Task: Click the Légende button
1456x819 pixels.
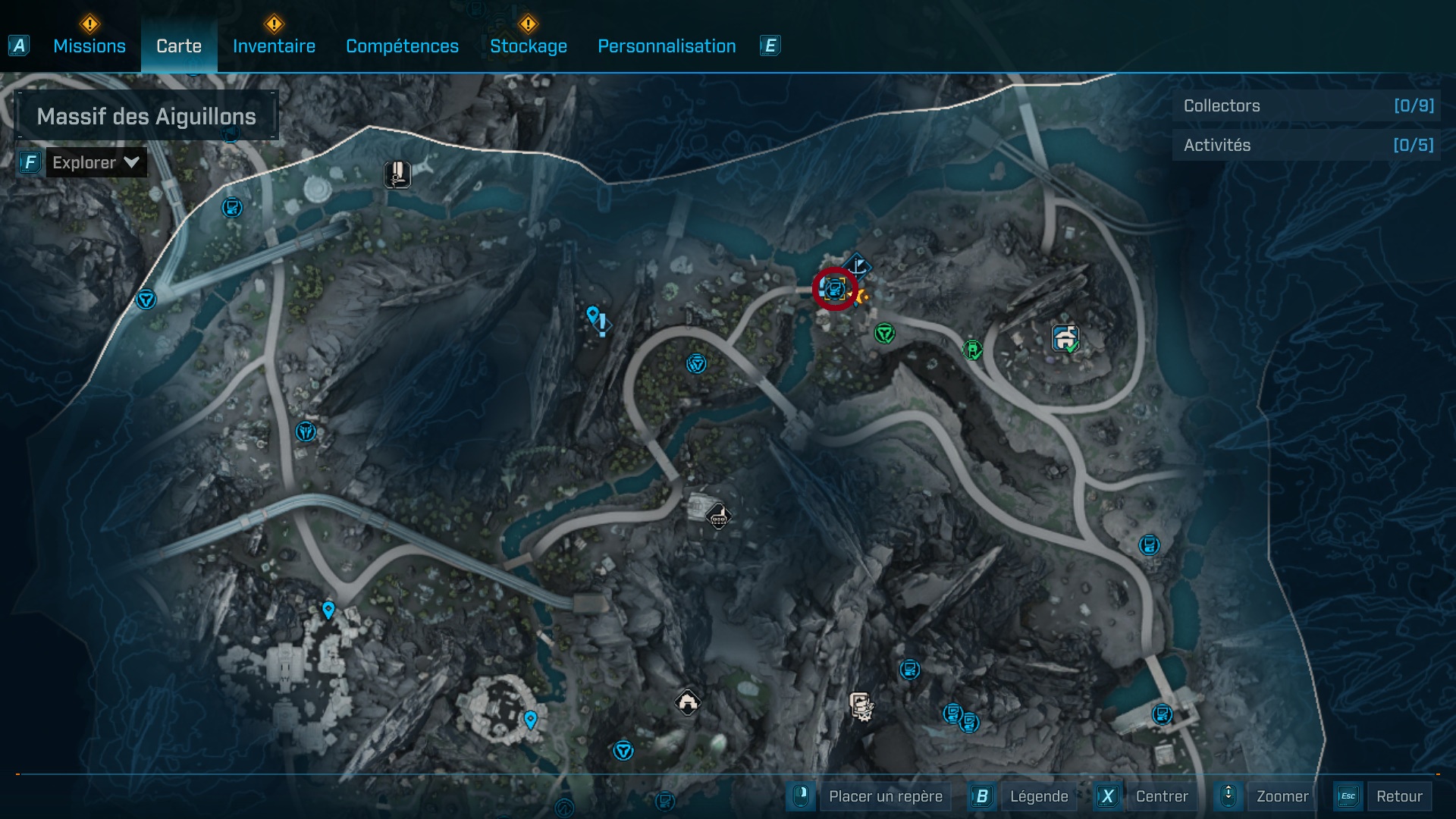Action: point(1040,796)
